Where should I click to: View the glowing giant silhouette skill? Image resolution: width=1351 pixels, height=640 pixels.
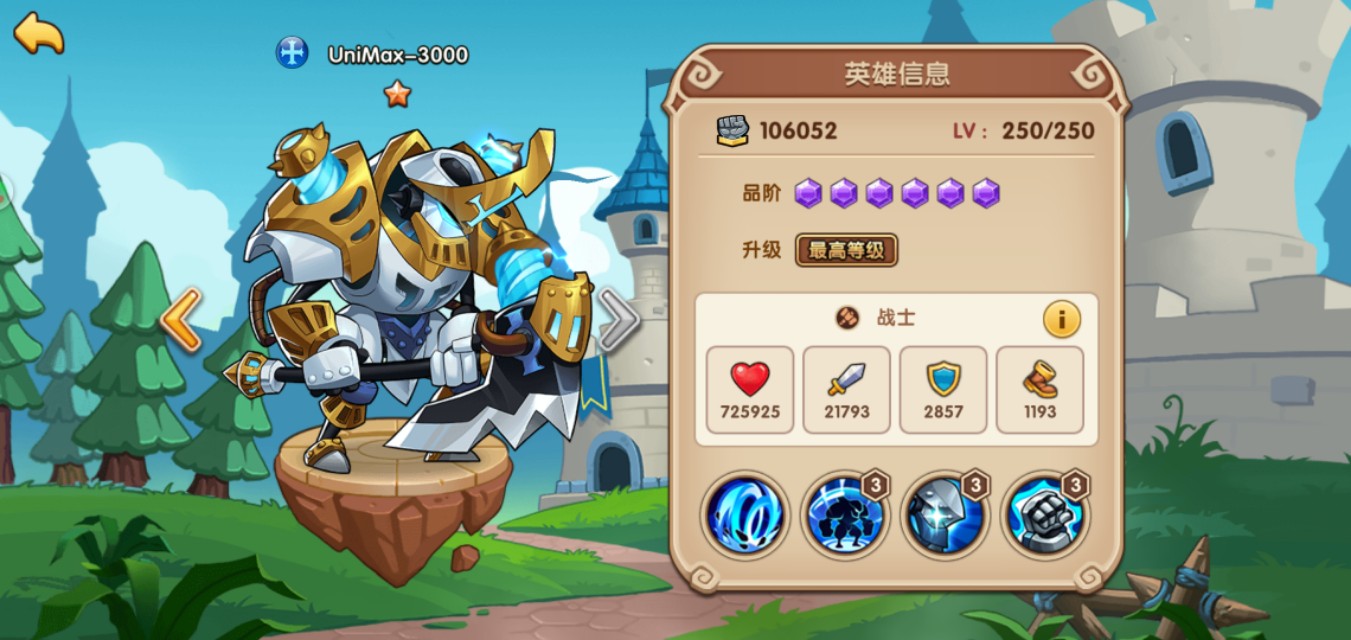(x=844, y=516)
